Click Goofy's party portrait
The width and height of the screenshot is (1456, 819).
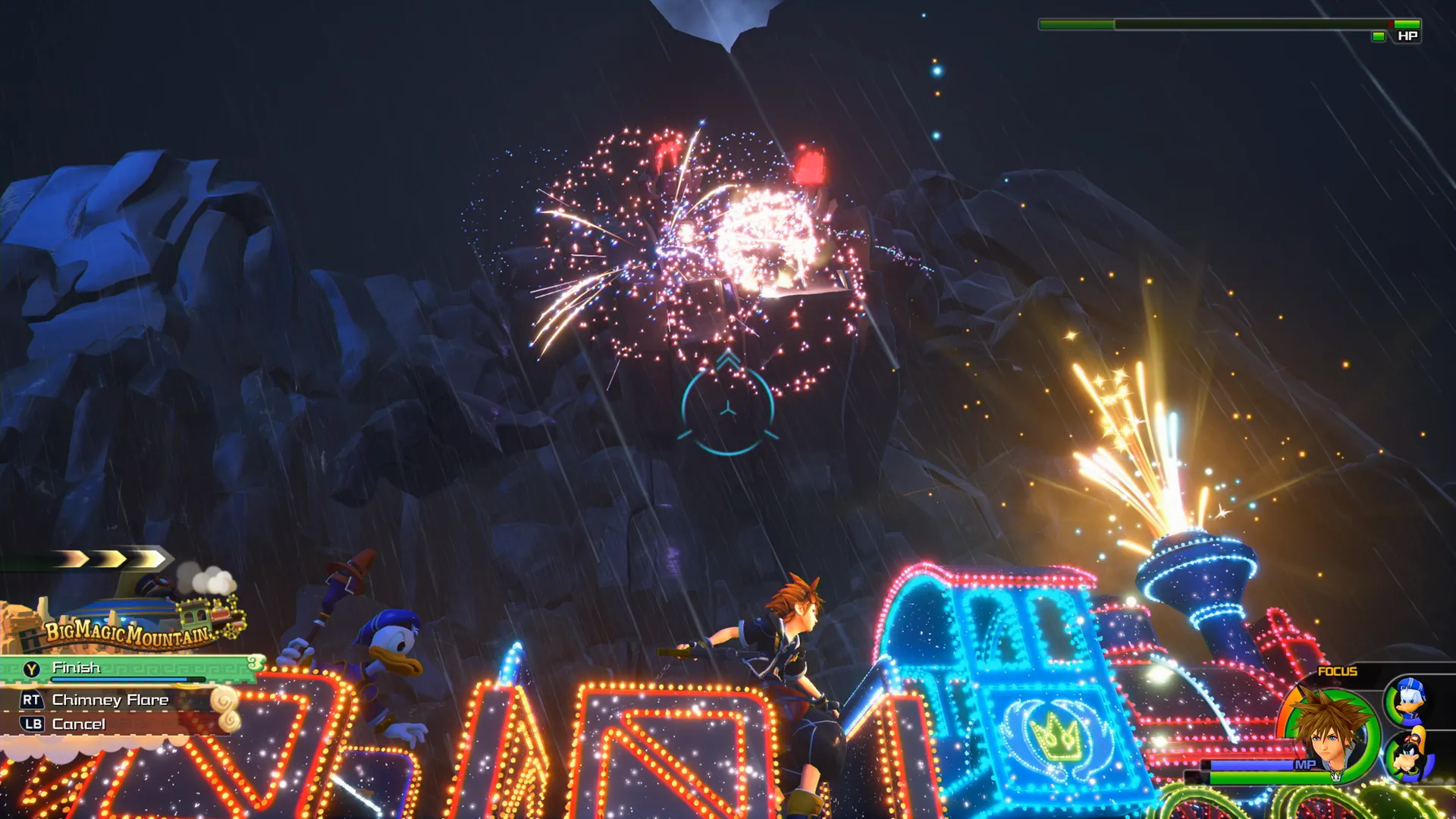1410,757
